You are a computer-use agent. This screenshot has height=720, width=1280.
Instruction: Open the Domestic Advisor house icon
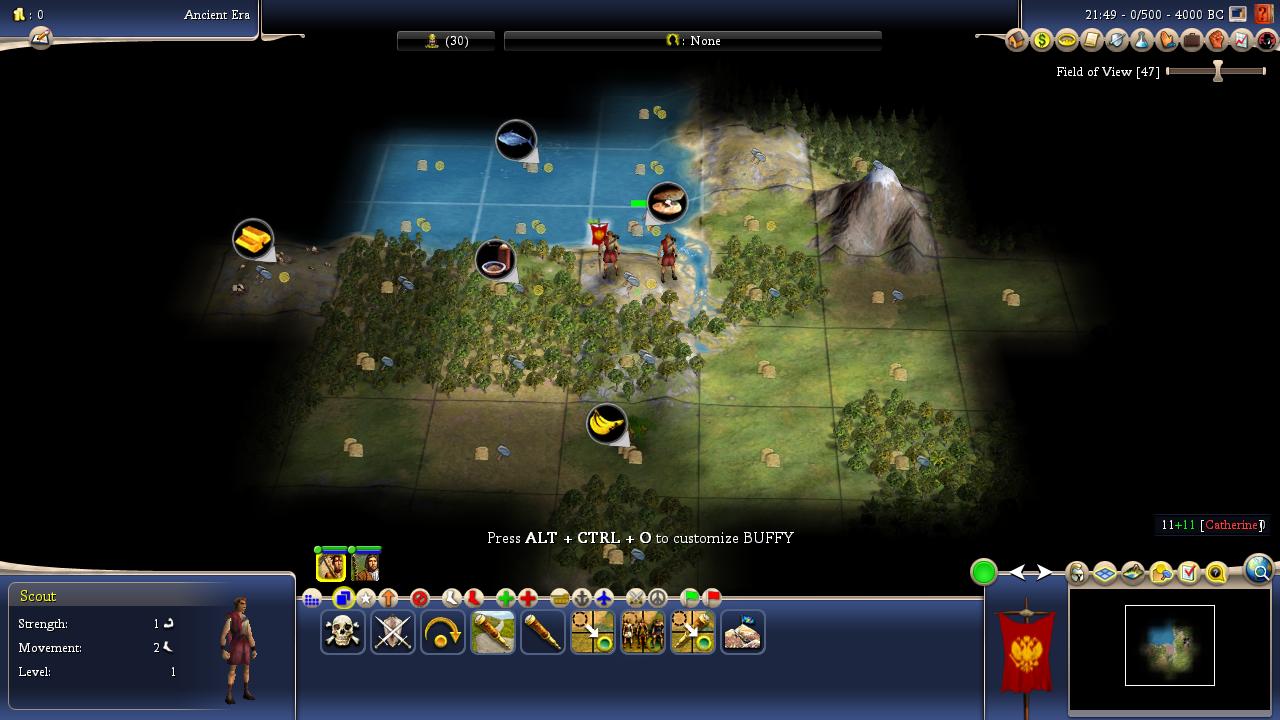[1017, 41]
